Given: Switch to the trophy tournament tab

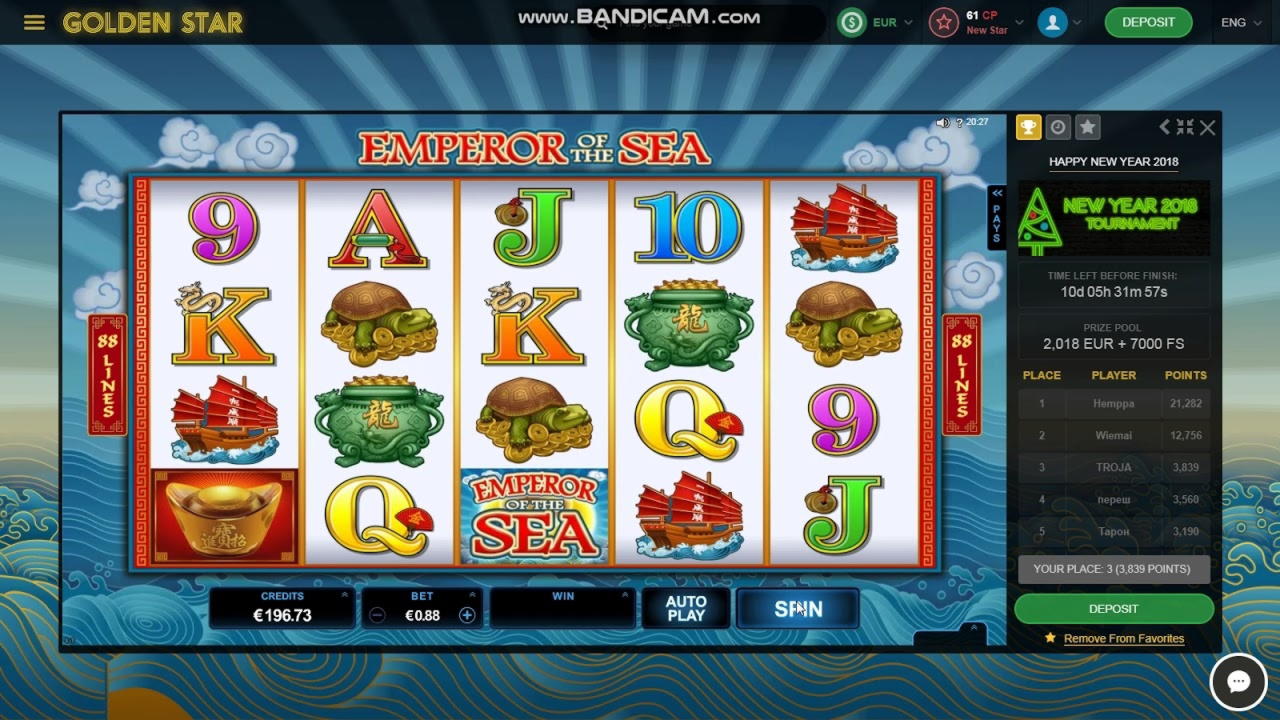Looking at the screenshot, I should point(1028,127).
